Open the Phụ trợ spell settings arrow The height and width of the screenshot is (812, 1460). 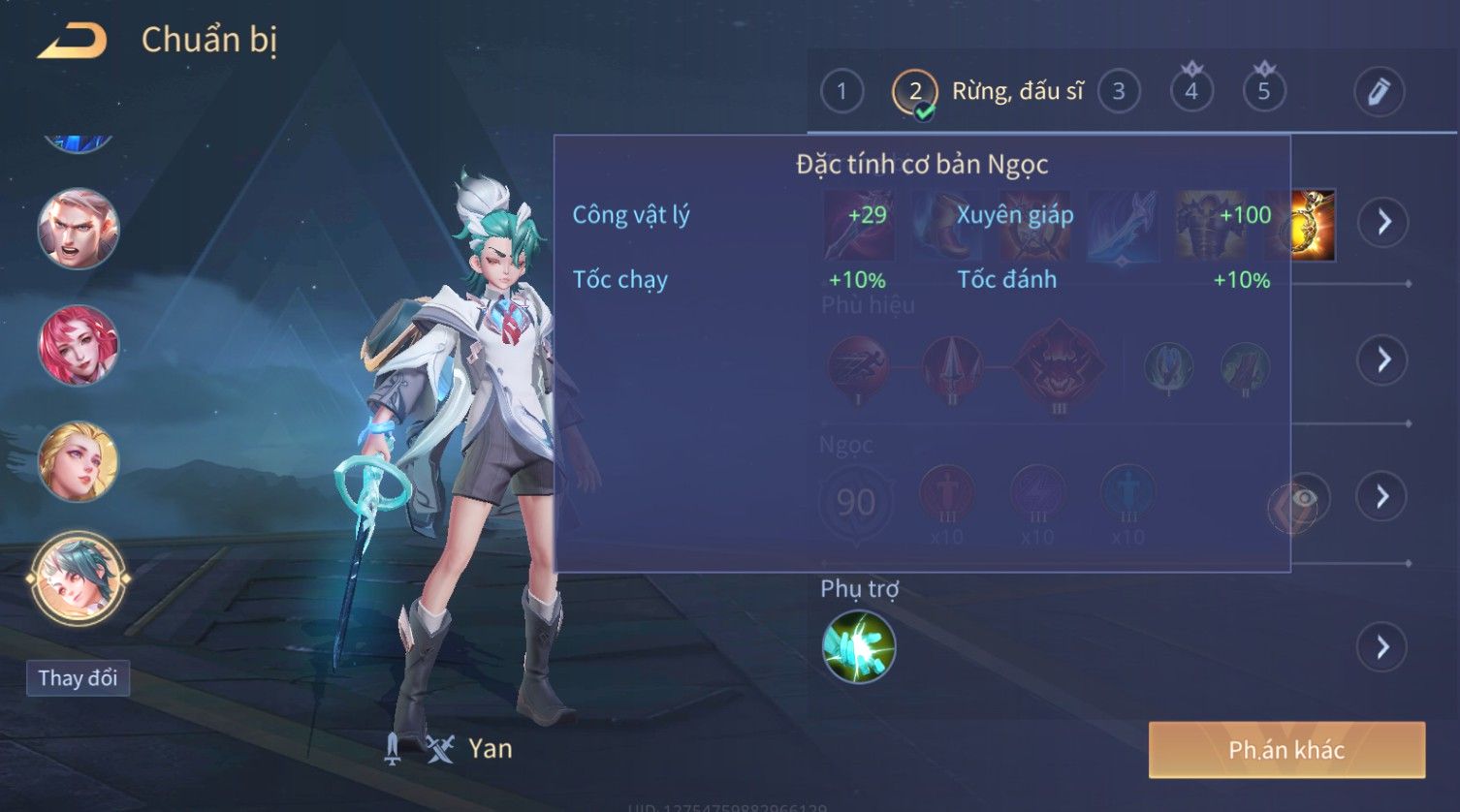1383,646
